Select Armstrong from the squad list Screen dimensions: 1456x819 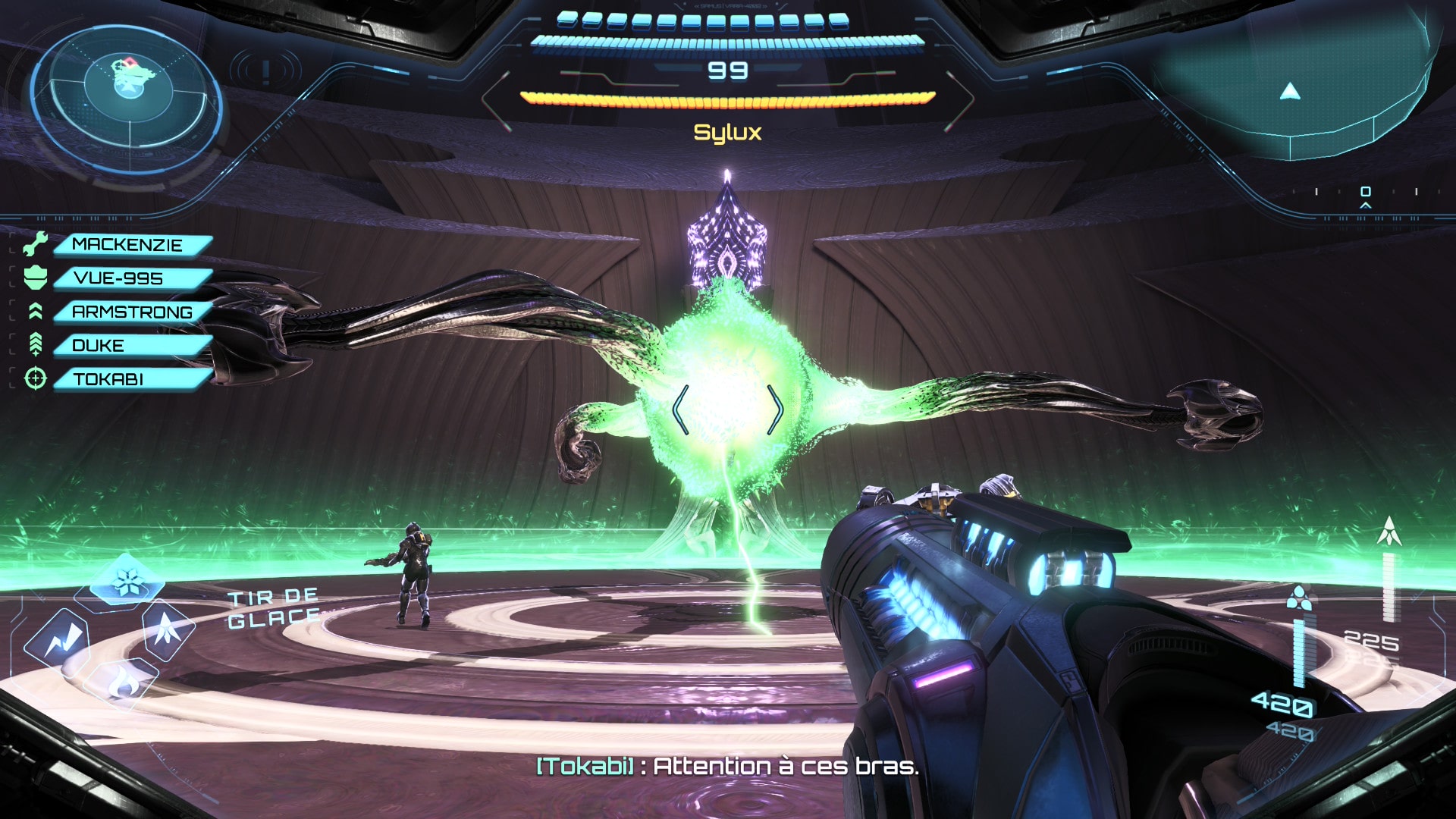(x=132, y=312)
